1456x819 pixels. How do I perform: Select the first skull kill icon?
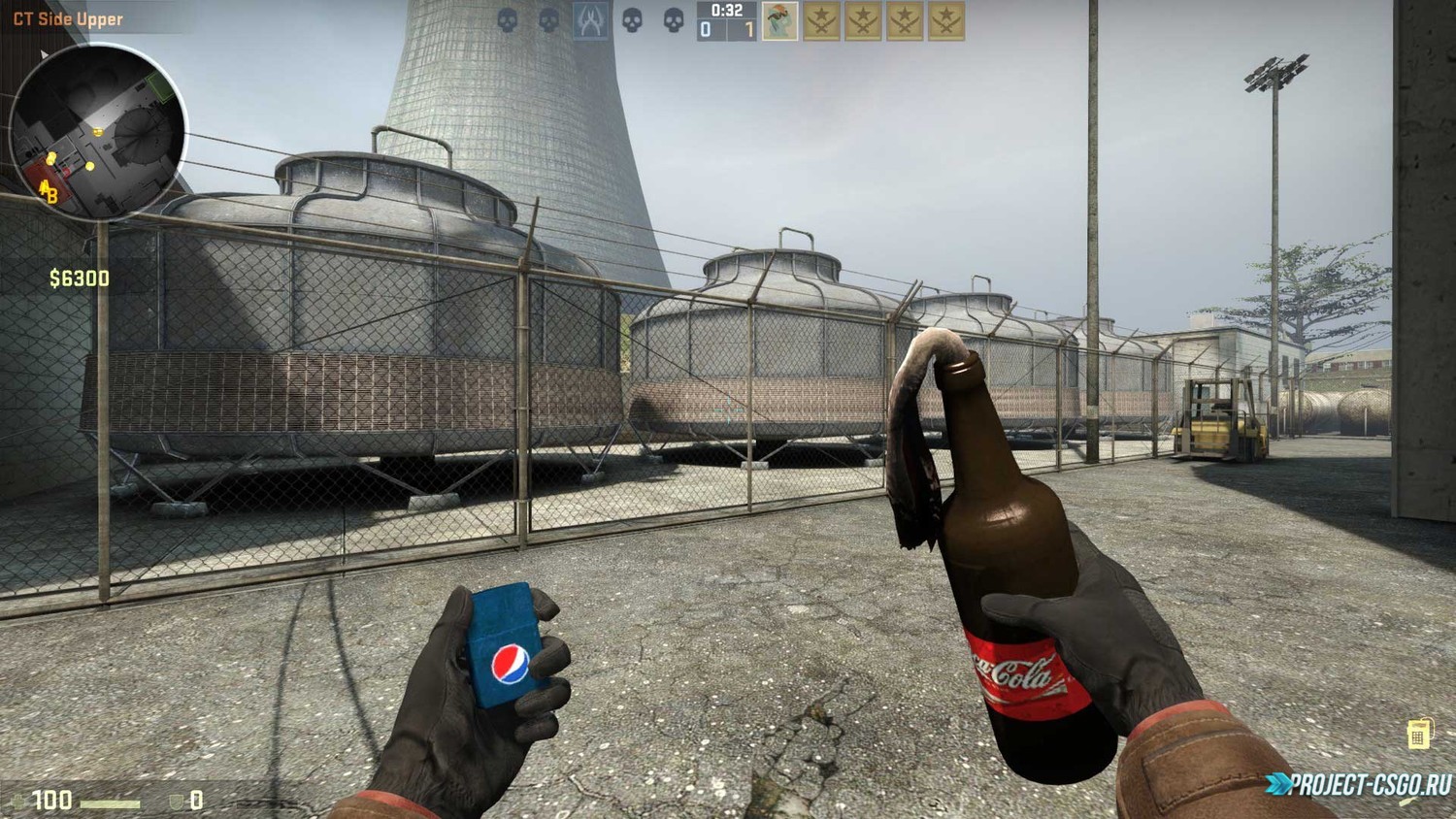tap(507, 21)
